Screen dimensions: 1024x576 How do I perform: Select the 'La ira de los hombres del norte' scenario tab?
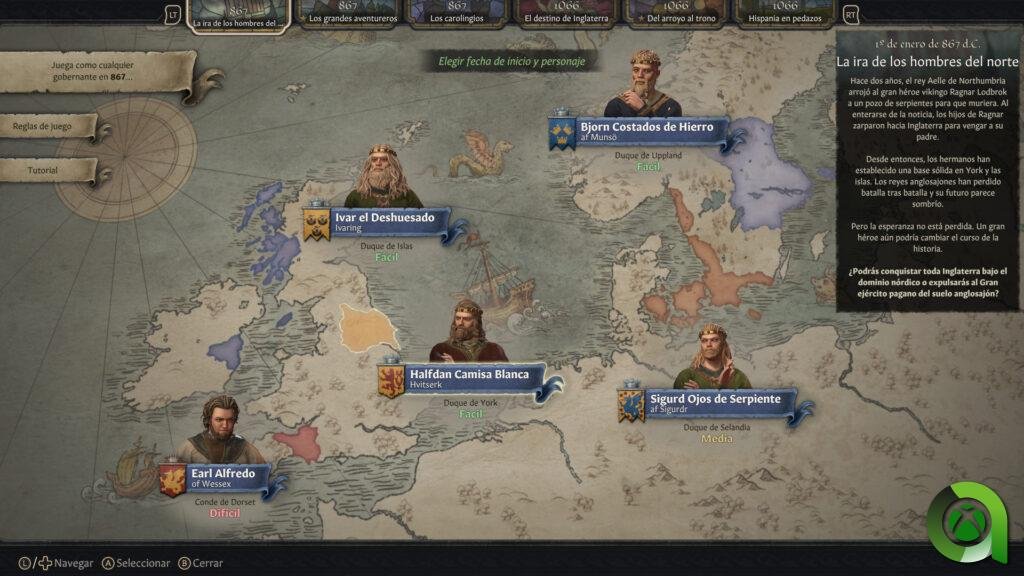coord(240,14)
